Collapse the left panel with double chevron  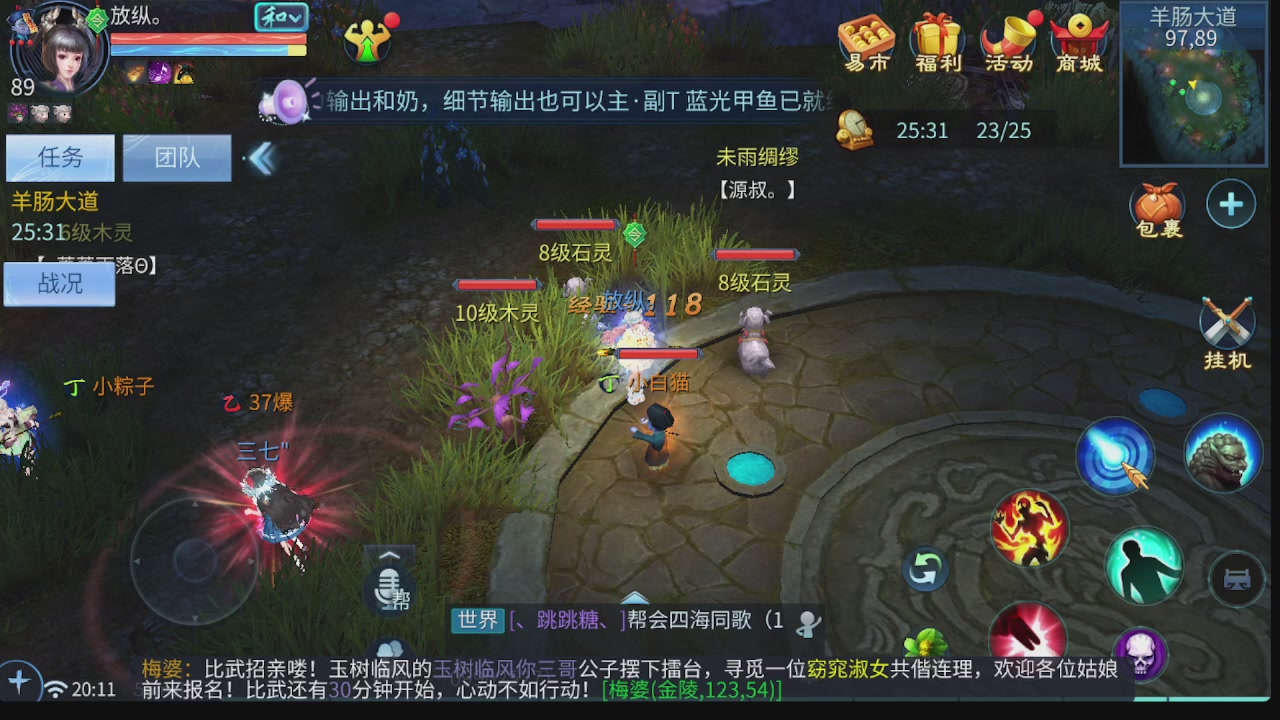[x=262, y=157]
